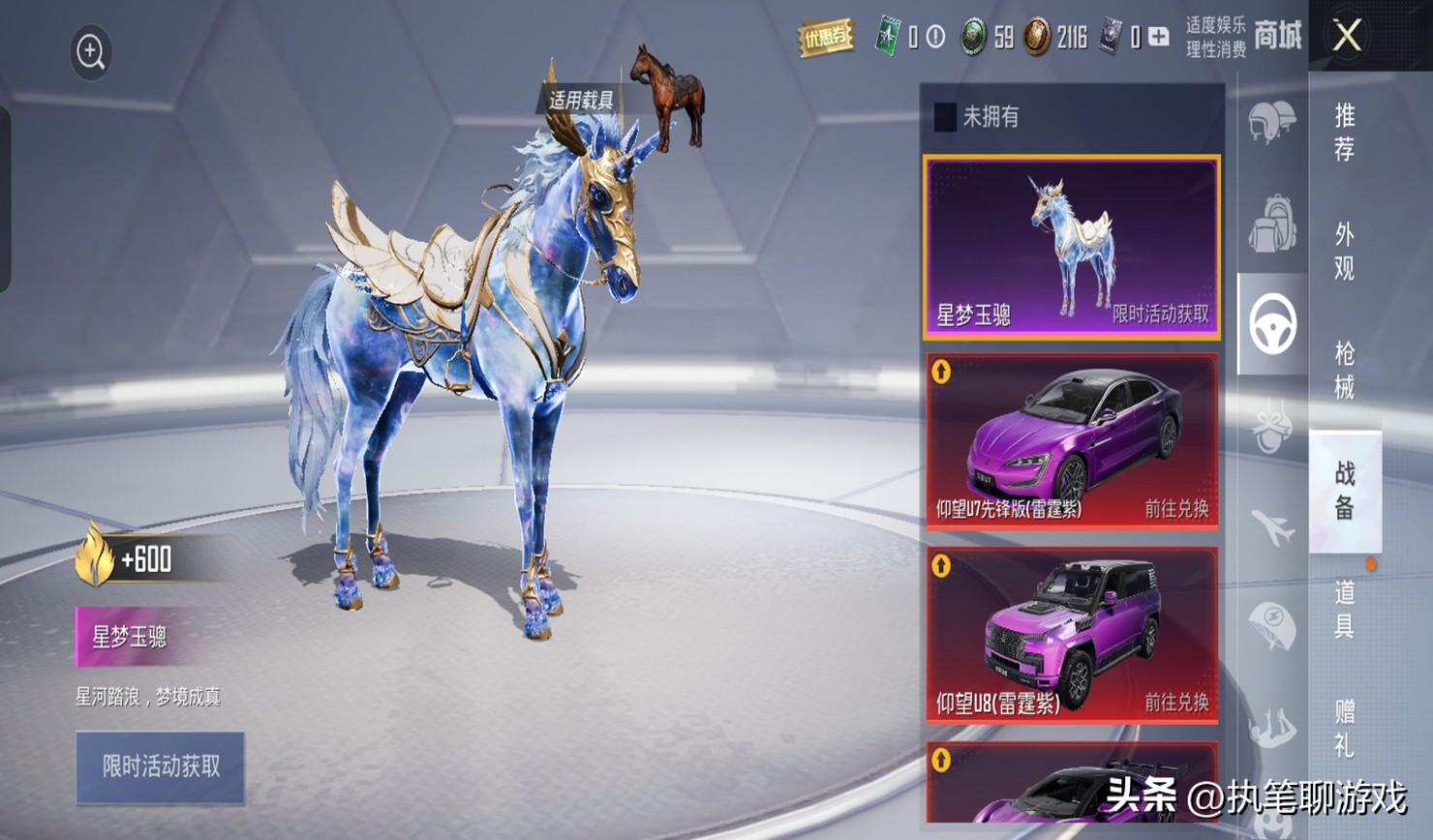Viewport: 1433px width, 840px height.
Task: Select the 星梦玉骢 horse card
Action: tap(1071, 248)
